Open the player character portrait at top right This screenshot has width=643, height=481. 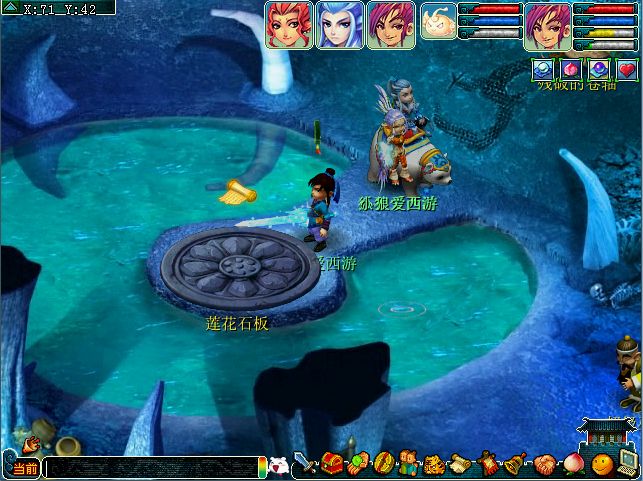coord(548,24)
